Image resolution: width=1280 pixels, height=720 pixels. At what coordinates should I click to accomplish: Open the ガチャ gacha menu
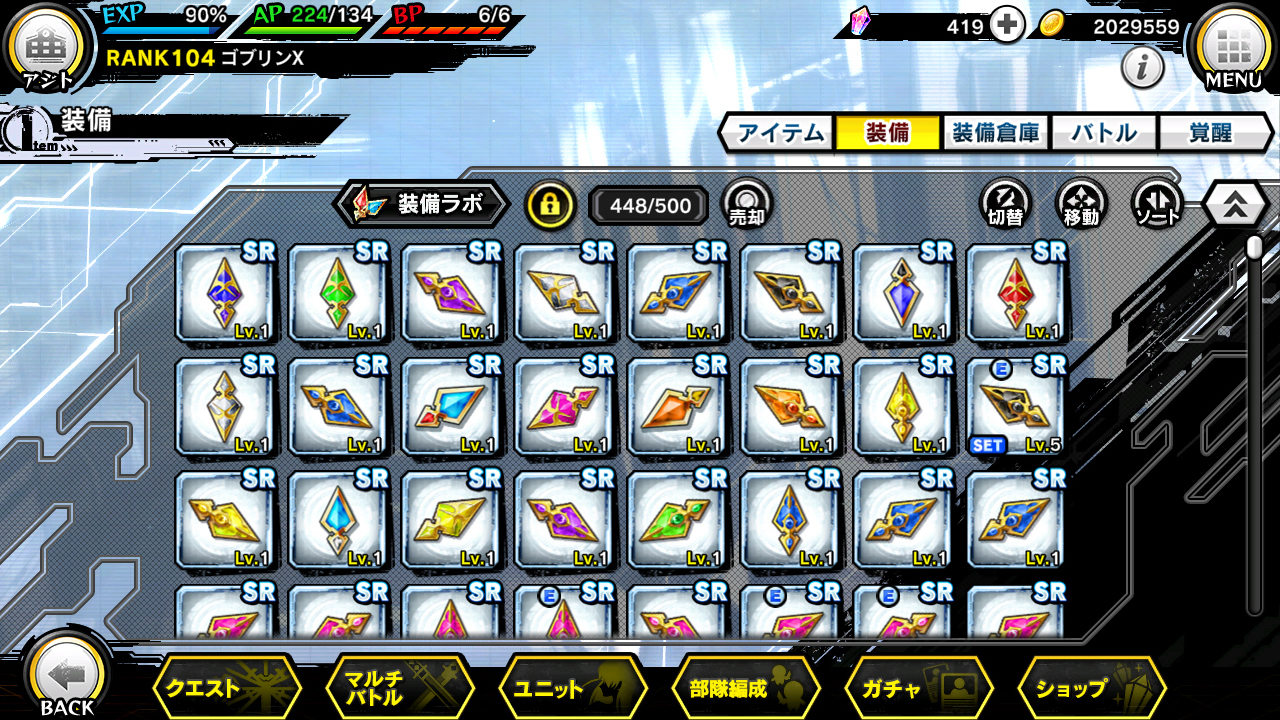point(918,688)
